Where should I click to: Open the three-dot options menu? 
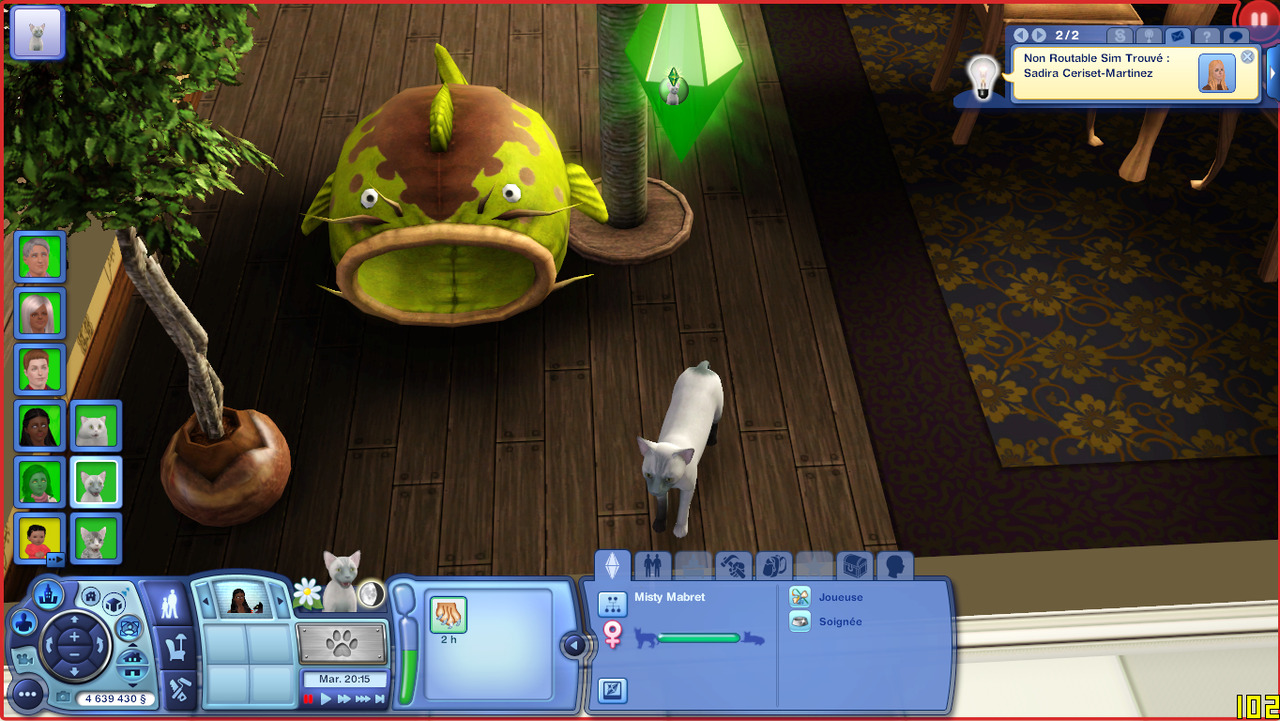tap(28, 693)
